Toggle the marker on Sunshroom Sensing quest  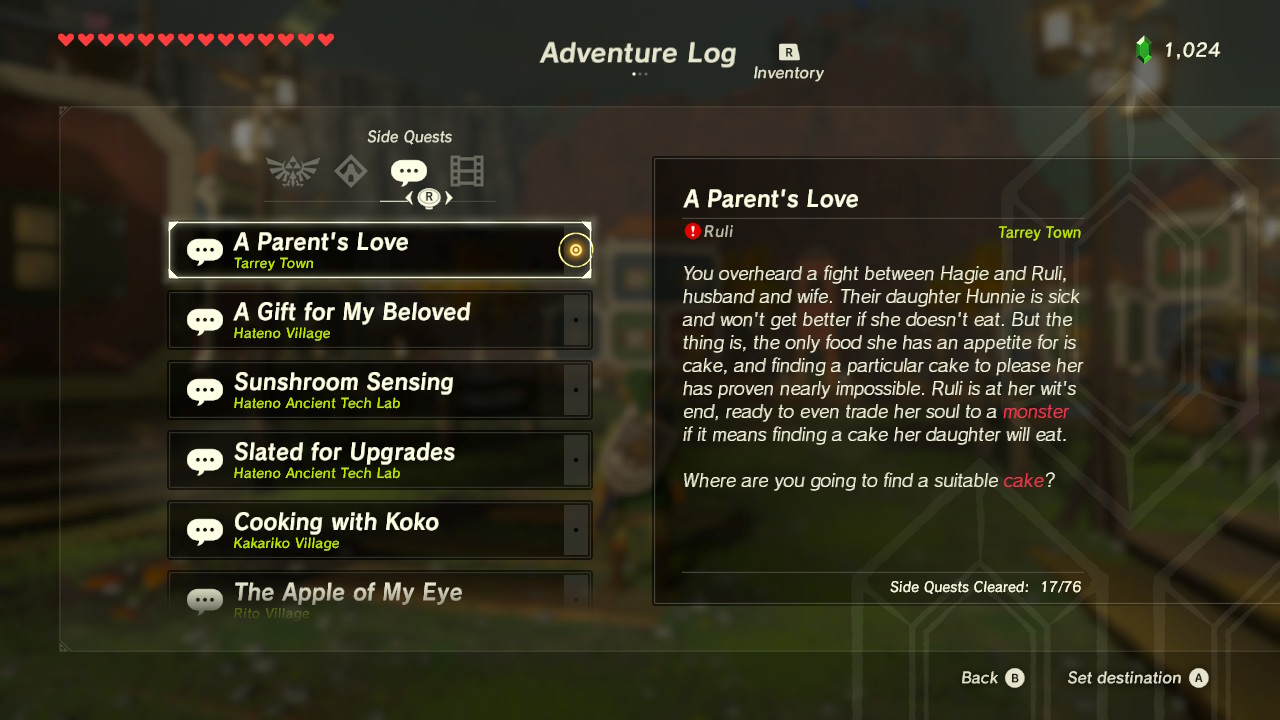click(x=575, y=390)
